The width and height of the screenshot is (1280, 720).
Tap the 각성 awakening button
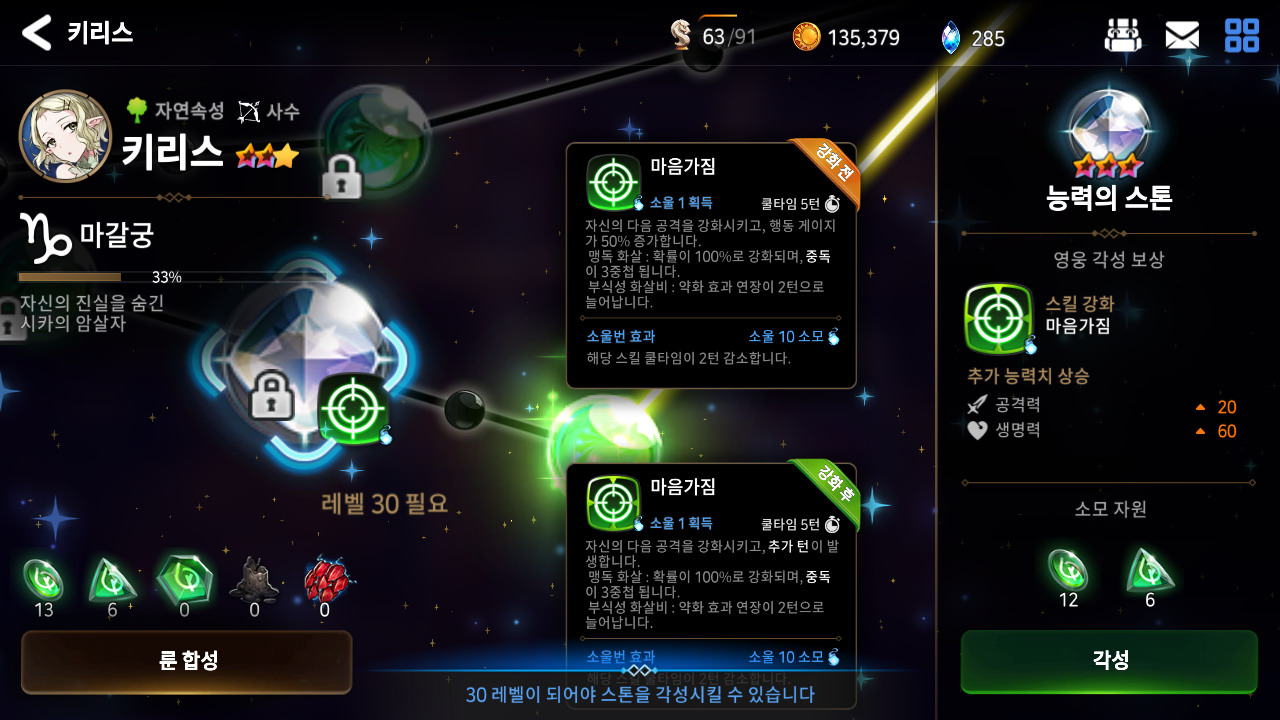pyautogui.click(x=1109, y=660)
